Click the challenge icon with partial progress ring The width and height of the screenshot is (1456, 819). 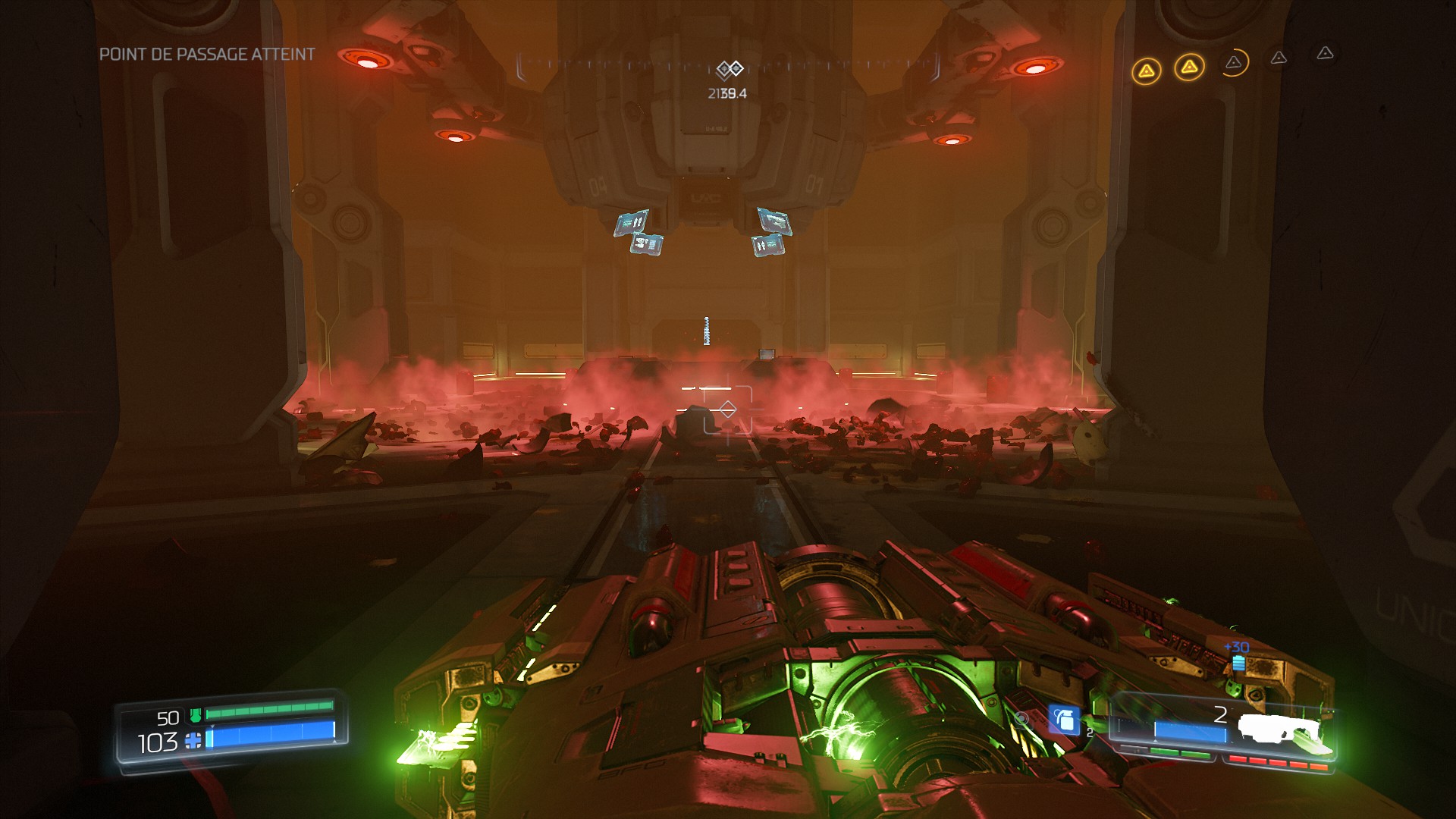[x=1234, y=64]
